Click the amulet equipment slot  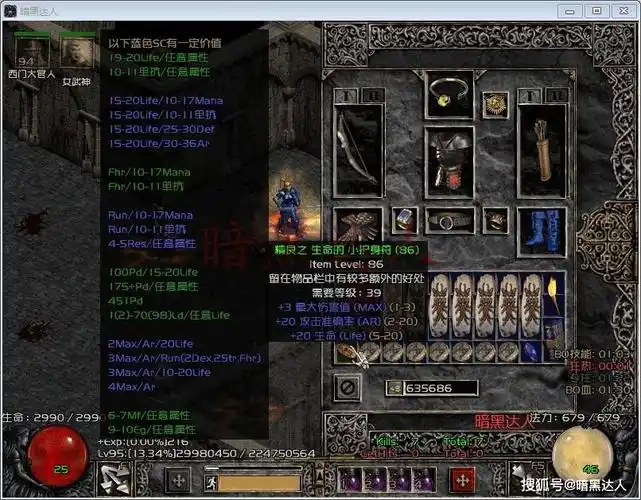tap(493, 103)
